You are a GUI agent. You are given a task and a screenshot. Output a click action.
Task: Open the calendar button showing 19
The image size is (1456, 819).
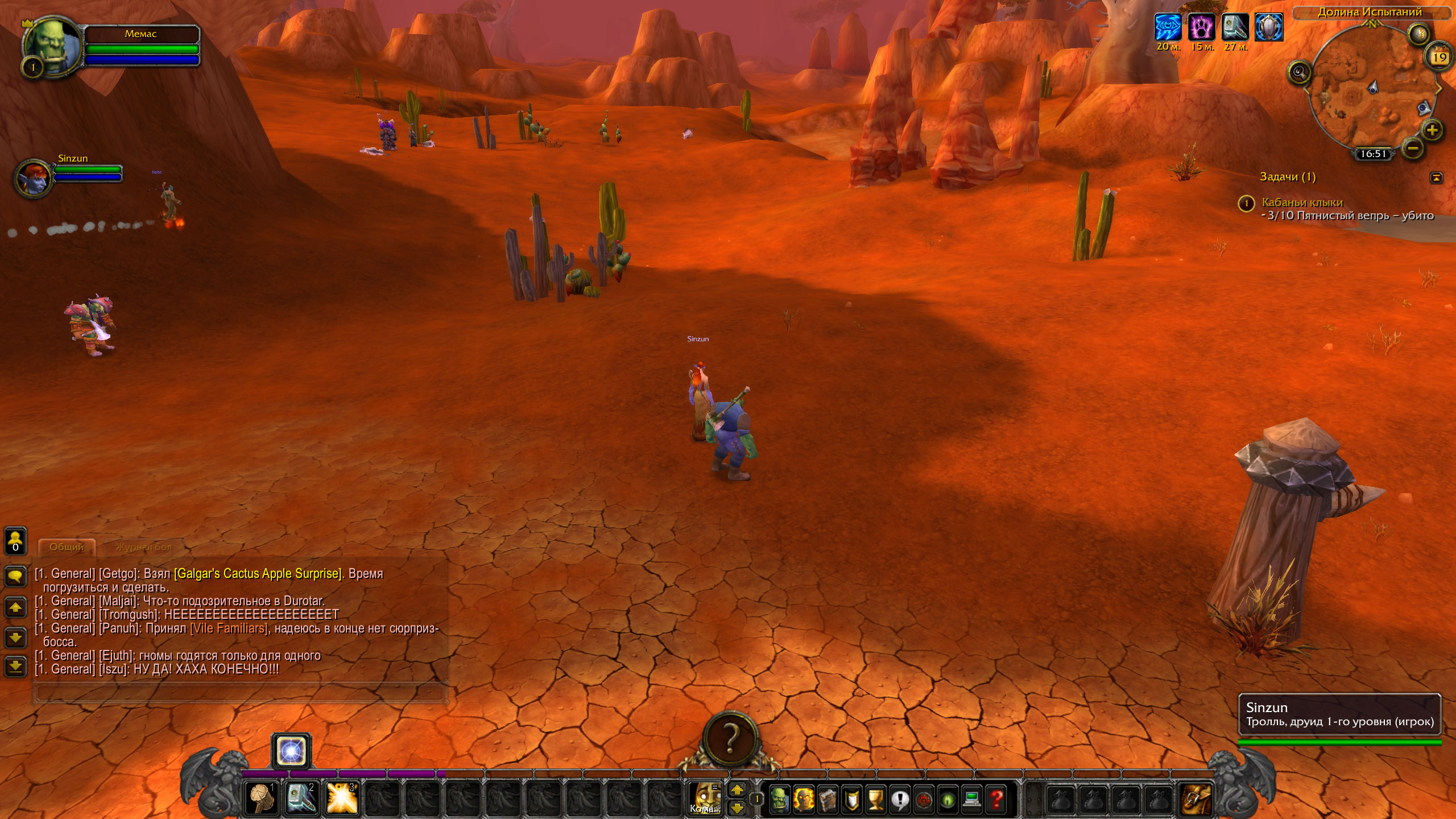coord(1440,57)
